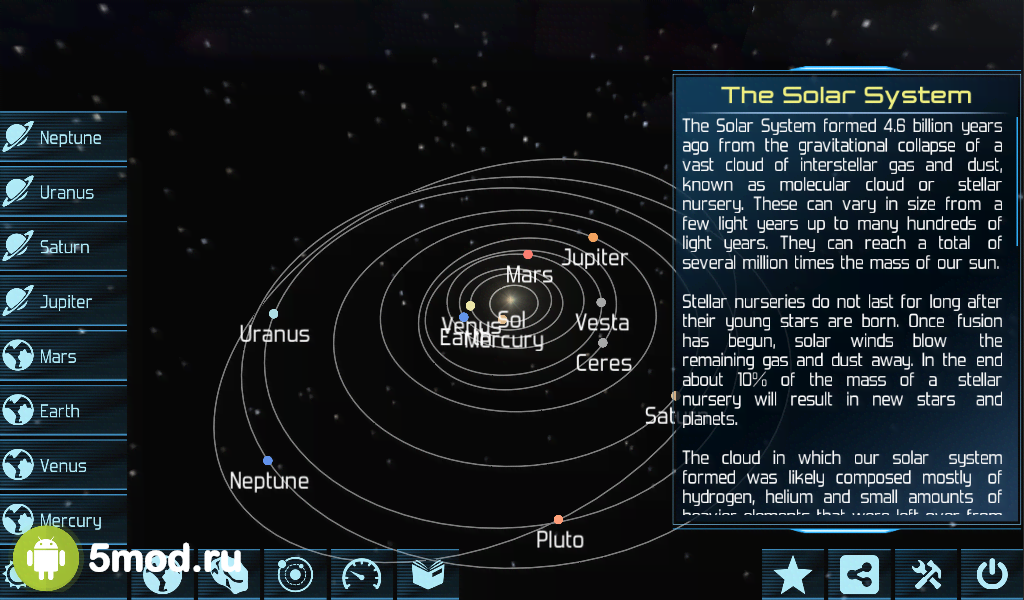The image size is (1024, 600).
Task: Select Neptune in the planet list
Action: (x=64, y=138)
